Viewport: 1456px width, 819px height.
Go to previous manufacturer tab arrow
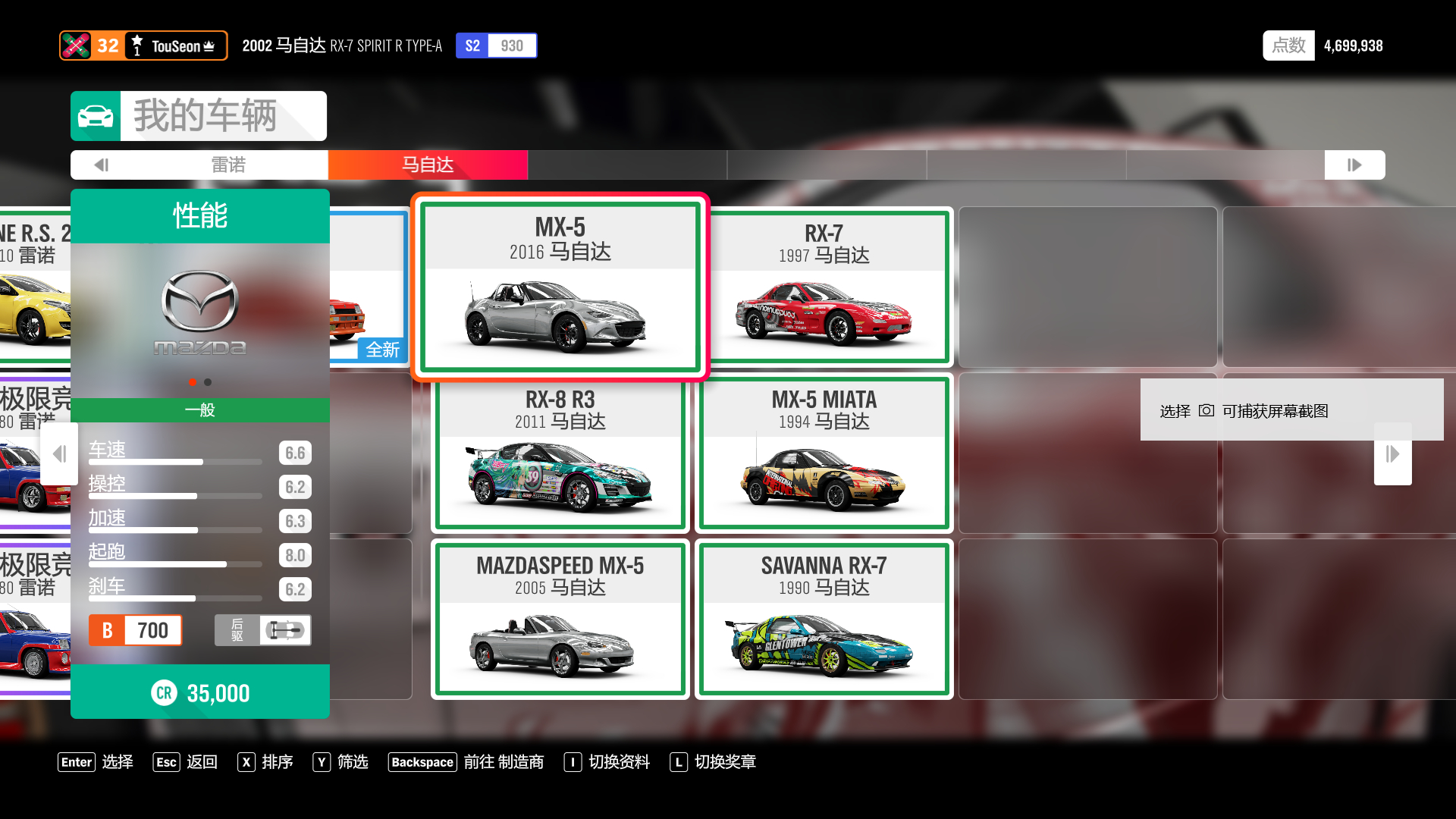click(102, 165)
